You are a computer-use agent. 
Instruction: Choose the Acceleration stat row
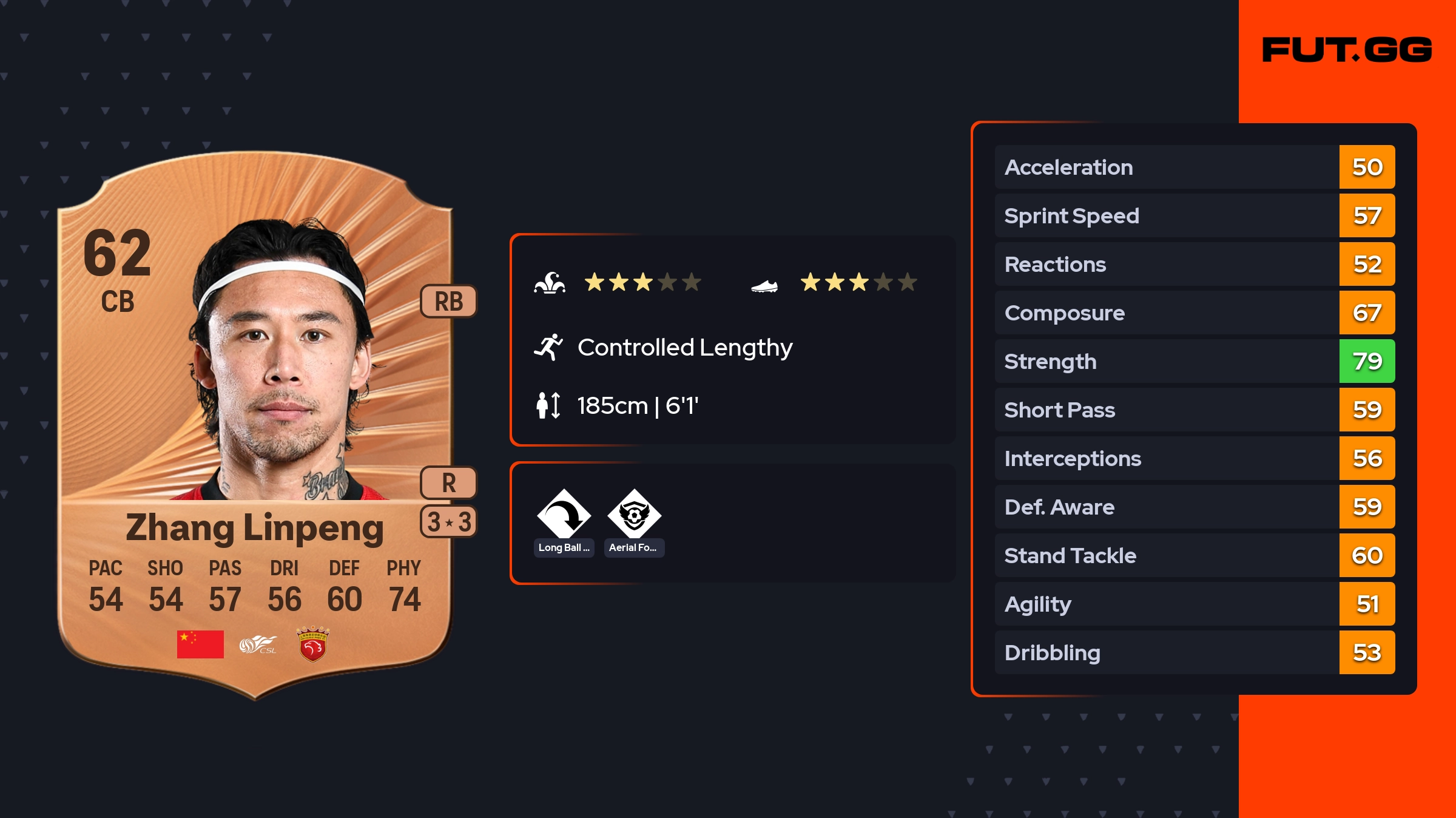pyautogui.click(x=1194, y=167)
